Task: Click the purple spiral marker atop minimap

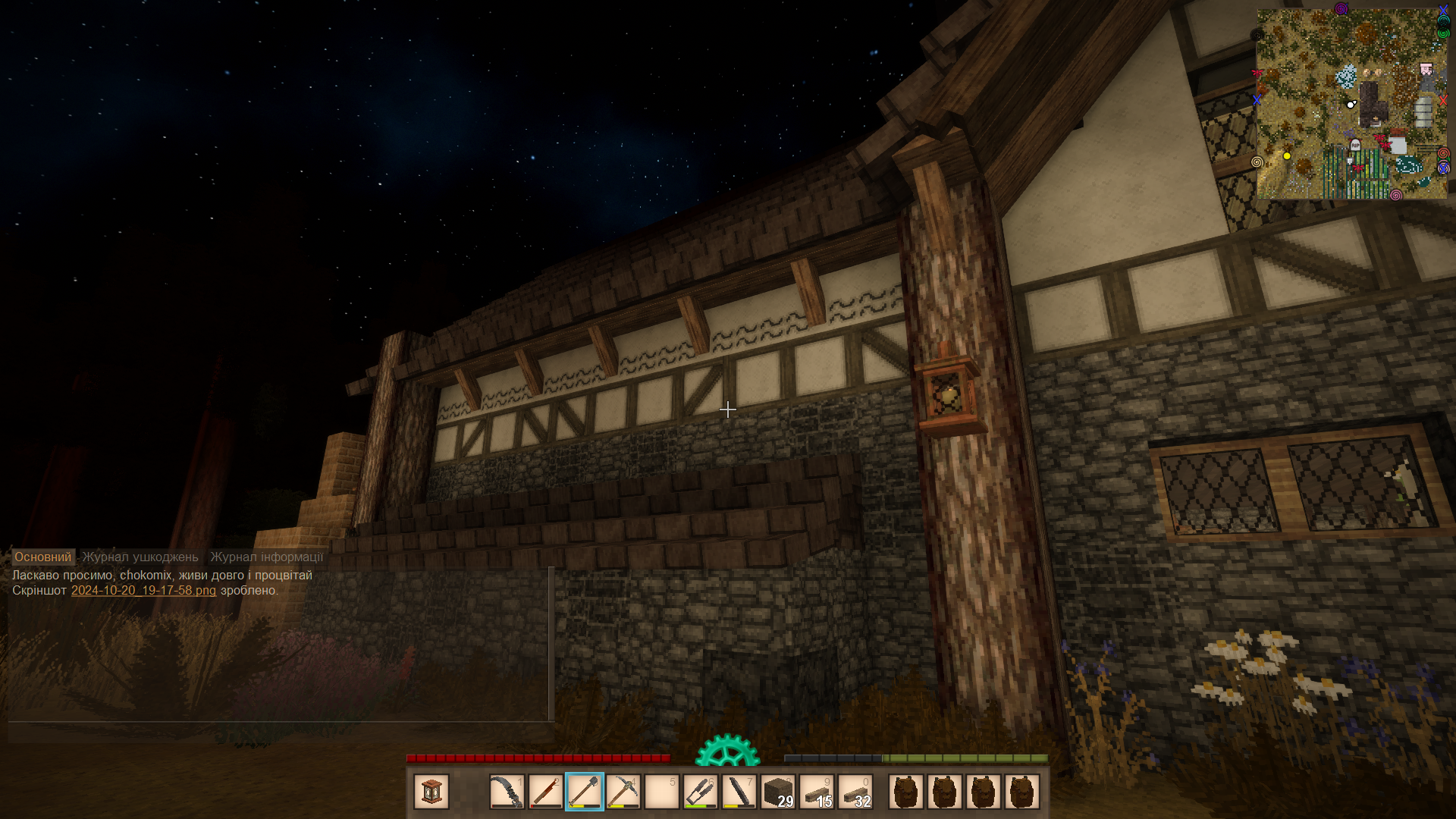Action: pyautogui.click(x=1341, y=8)
